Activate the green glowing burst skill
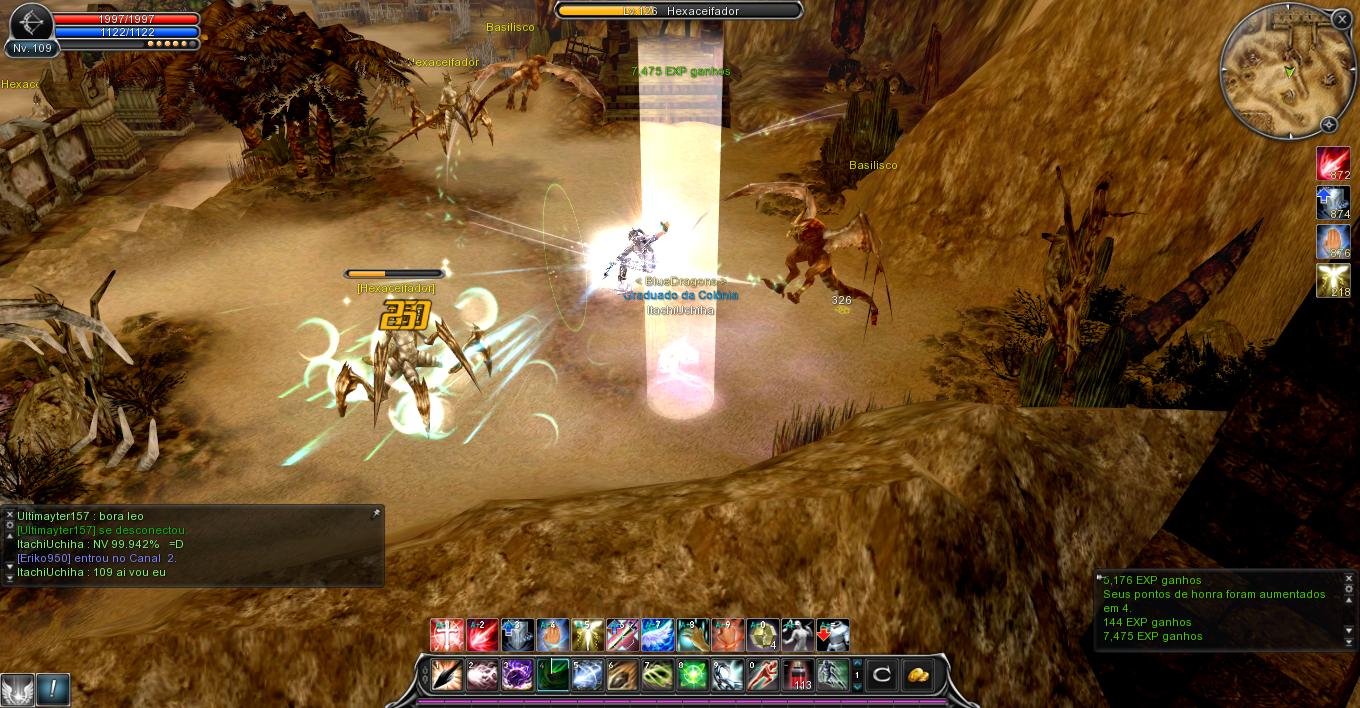 coord(692,675)
